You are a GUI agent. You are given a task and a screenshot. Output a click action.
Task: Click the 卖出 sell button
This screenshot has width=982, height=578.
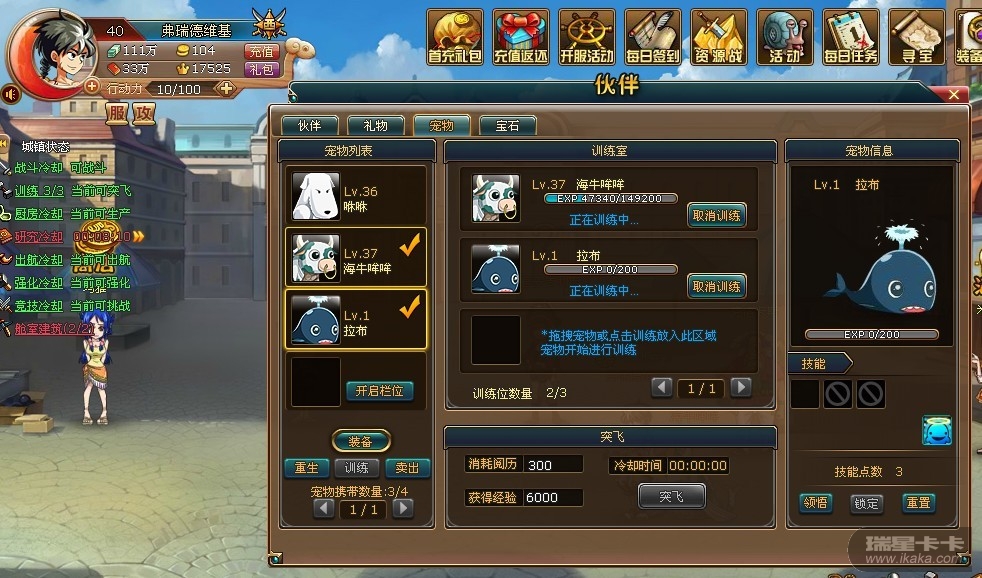pos(407,468)
